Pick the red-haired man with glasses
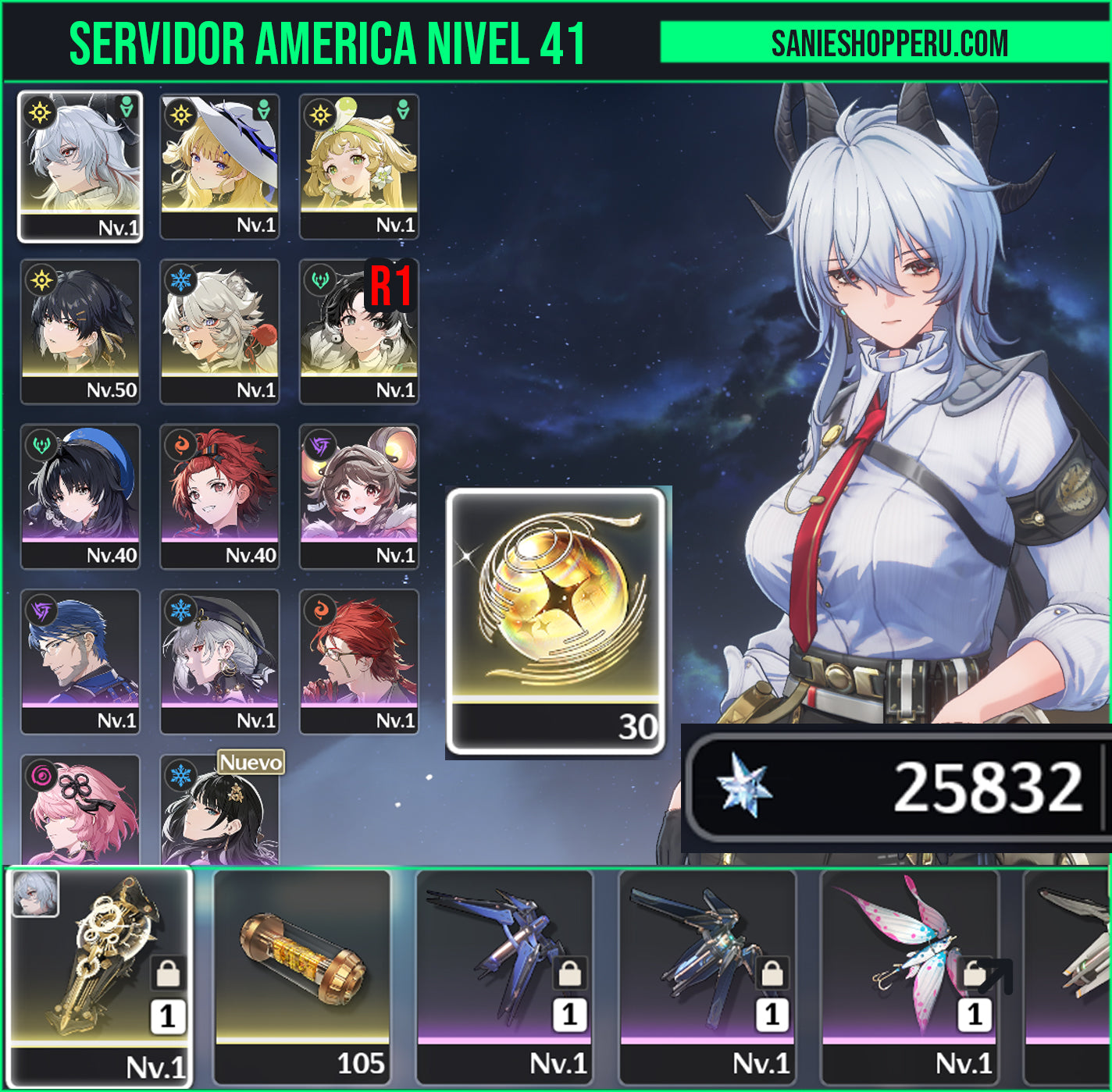The width and height of the screenshot is (1112, 1092). [359, 661]
